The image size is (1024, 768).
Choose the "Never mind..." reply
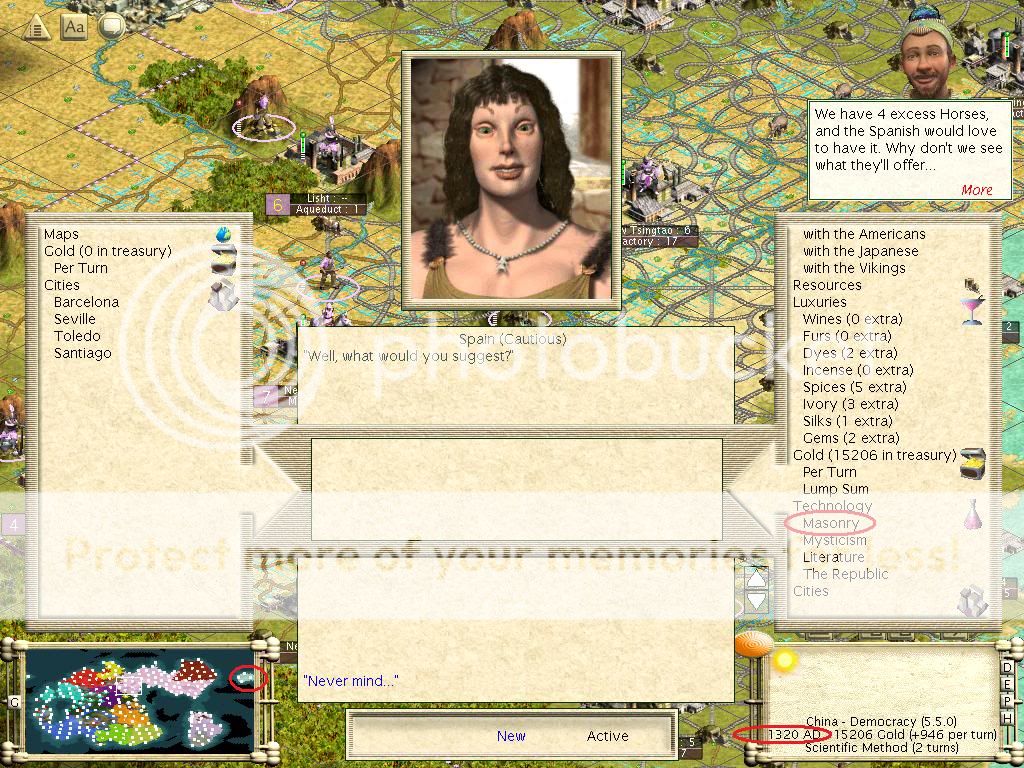(350, 681)
